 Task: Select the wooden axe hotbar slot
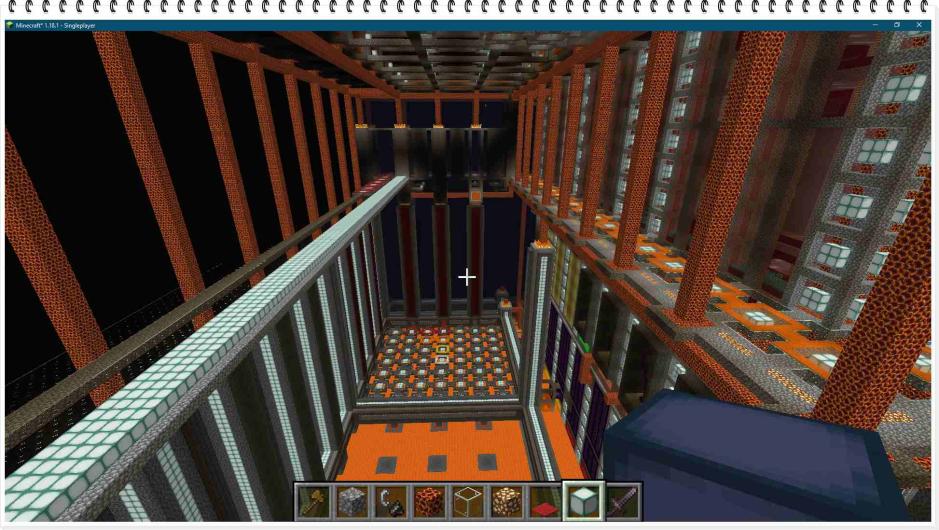312,501
